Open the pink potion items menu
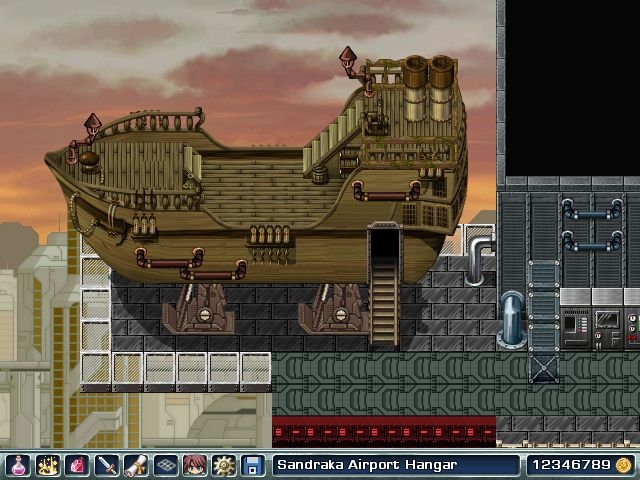The height and width of the screenshot is (480, 640). (x=17, y=465)
